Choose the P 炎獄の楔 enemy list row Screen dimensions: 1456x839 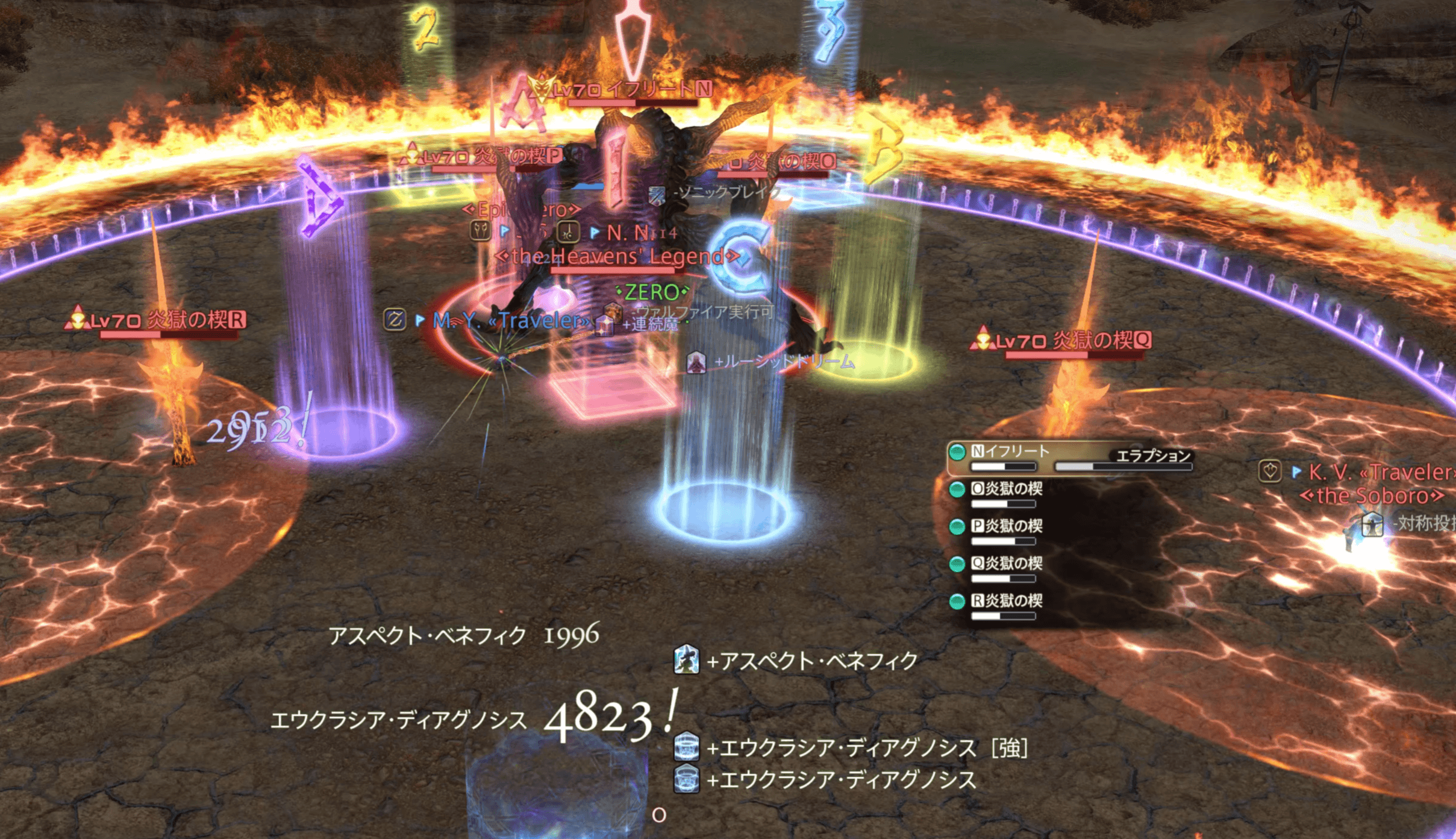(x=1013, y=526)
